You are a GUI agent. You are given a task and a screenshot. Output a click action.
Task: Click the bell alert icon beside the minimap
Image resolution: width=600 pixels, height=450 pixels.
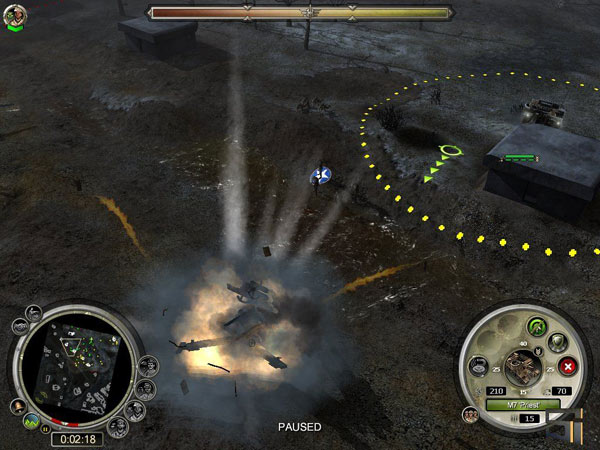pos(18,406)
